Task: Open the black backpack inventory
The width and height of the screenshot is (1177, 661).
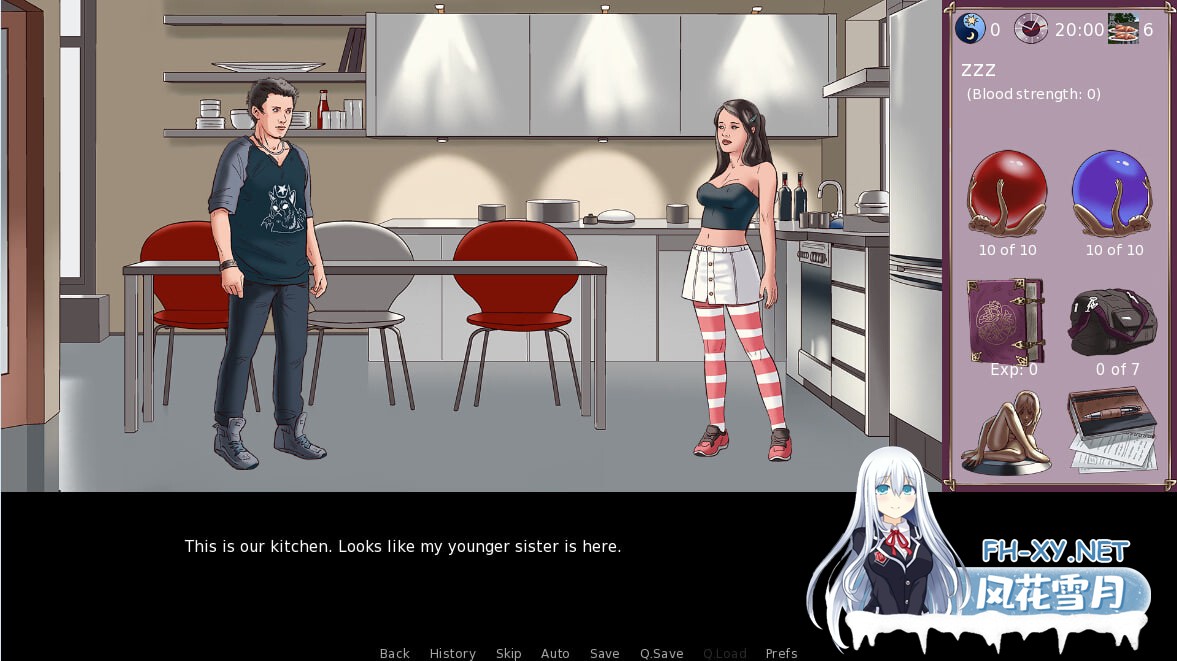Action: tap(1113, 321)
